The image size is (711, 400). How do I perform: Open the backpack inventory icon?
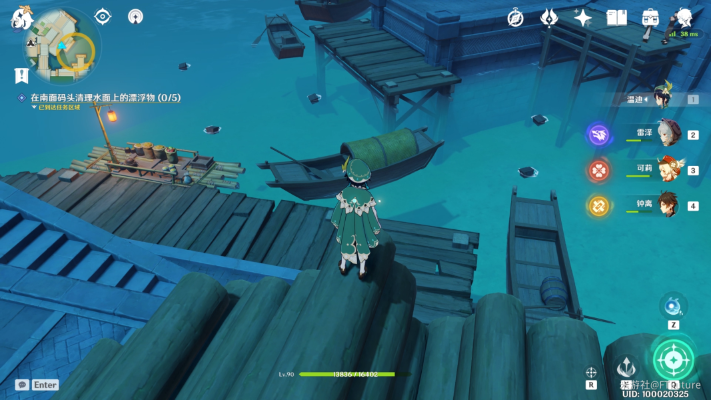click(650, 17)
